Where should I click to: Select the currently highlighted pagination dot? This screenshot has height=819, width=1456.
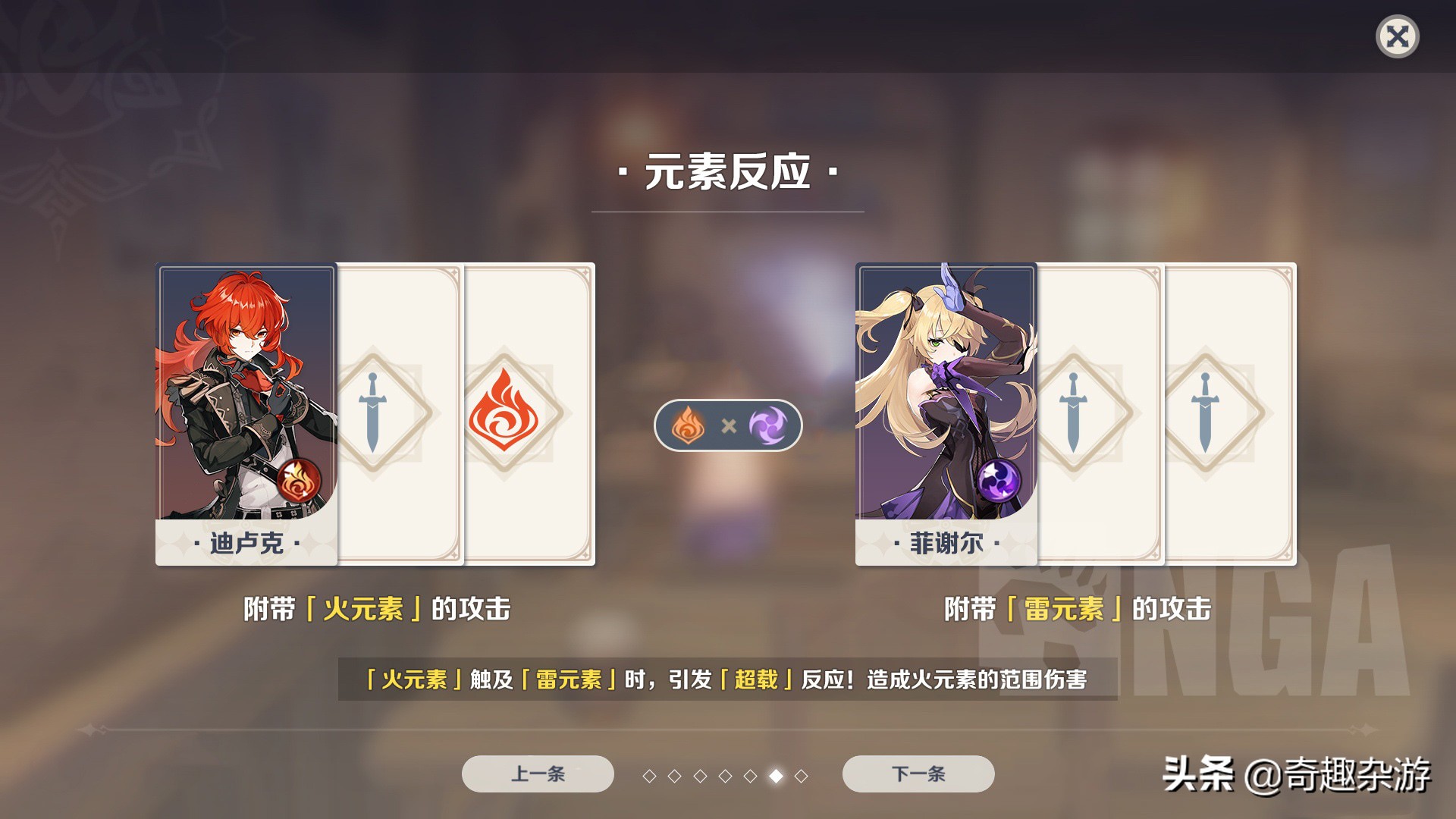(x=777, y=775)
